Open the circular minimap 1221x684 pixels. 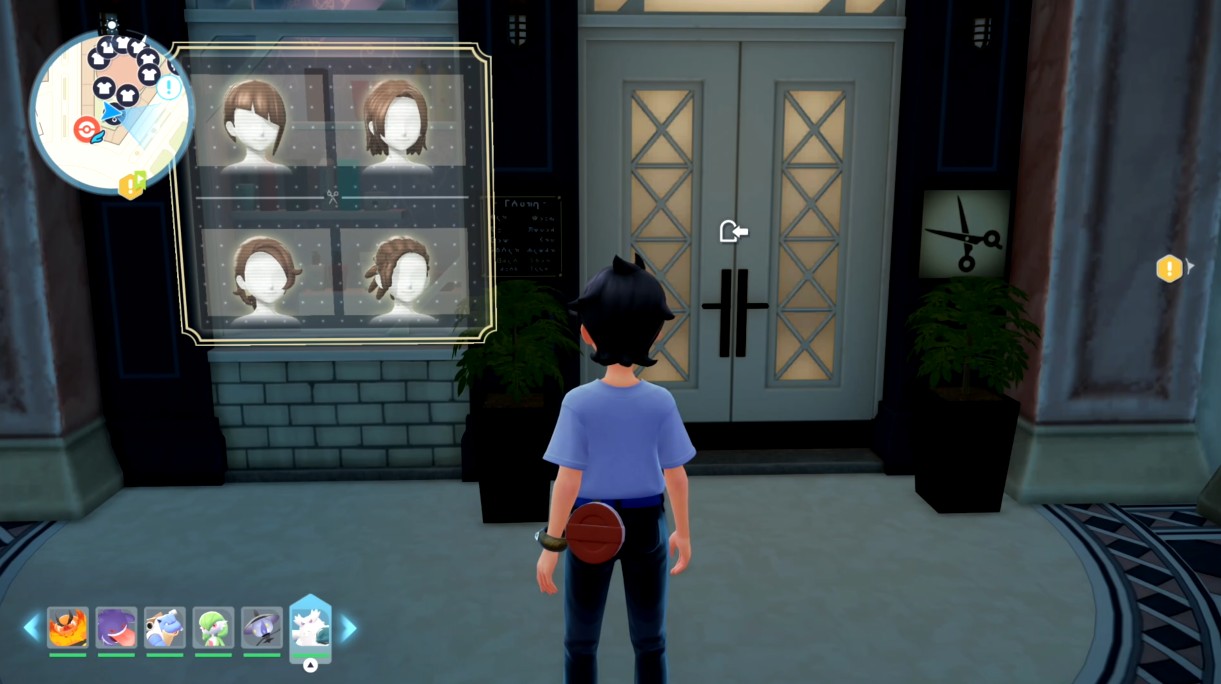click(x=110, y=108)
